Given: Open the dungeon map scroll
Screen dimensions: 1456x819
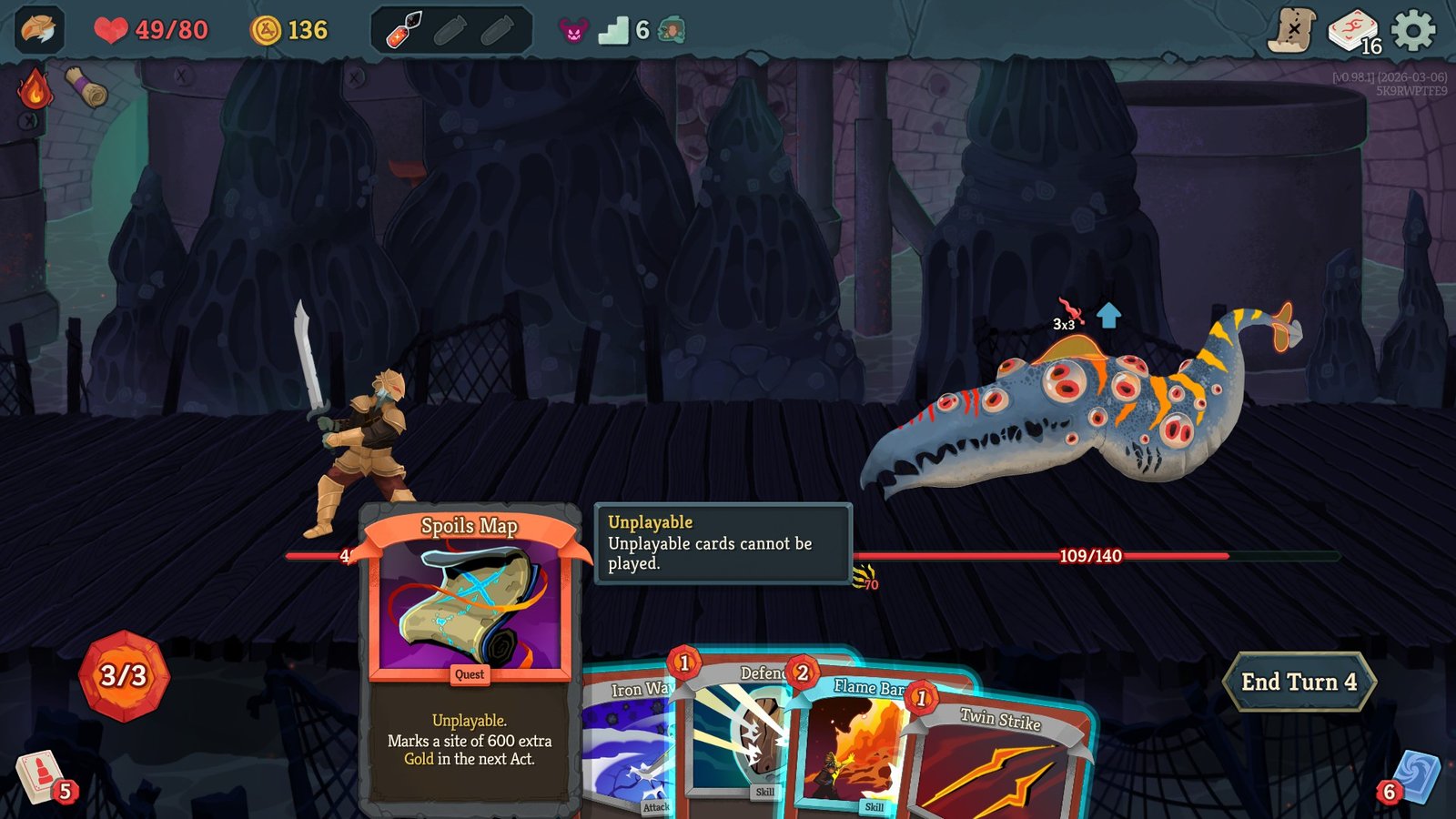Looking at the screenshot, I should pos(1292,31).
